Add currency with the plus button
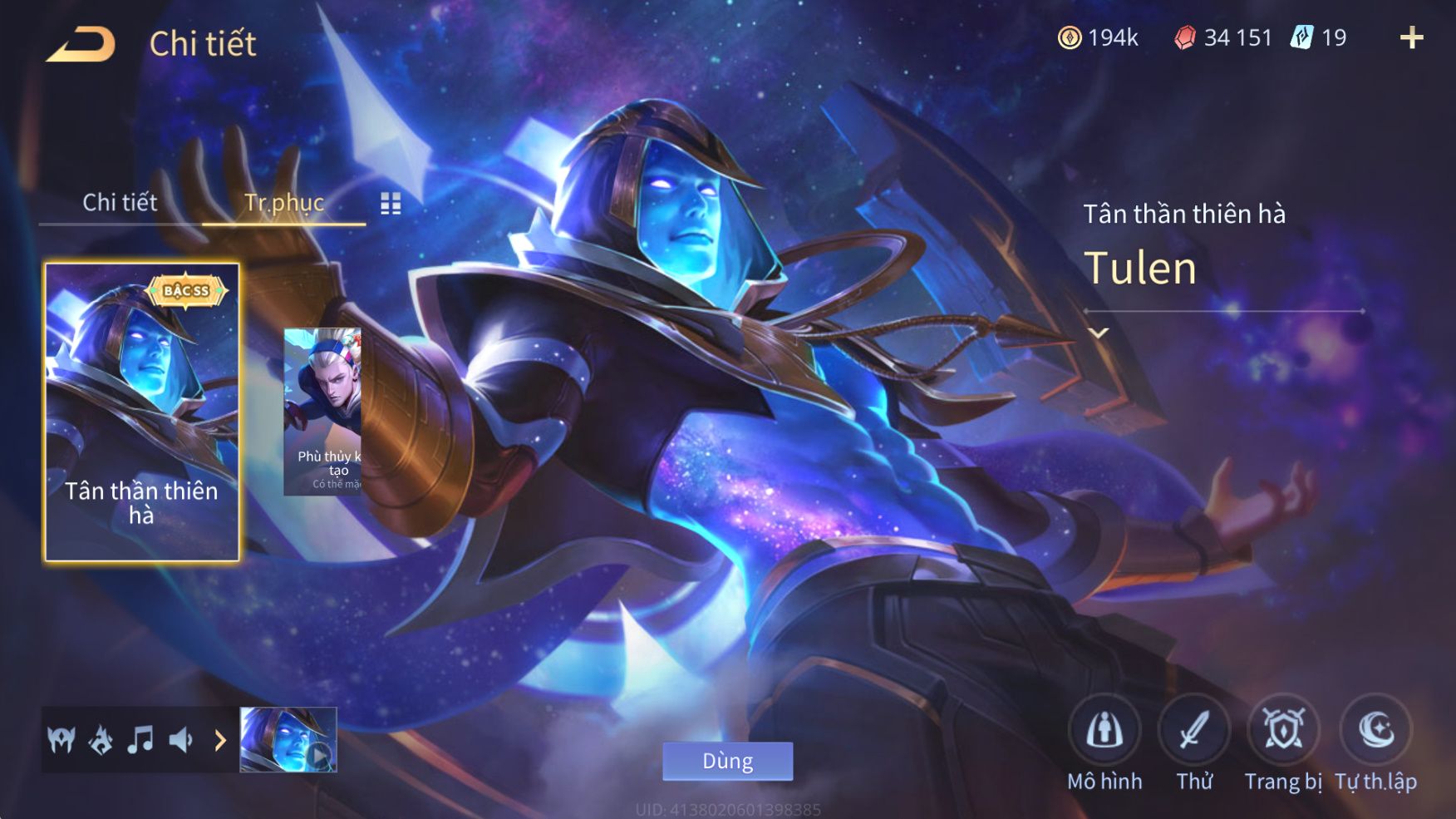This screenshot has height=819, width=1456. [x=1411, y=37]
